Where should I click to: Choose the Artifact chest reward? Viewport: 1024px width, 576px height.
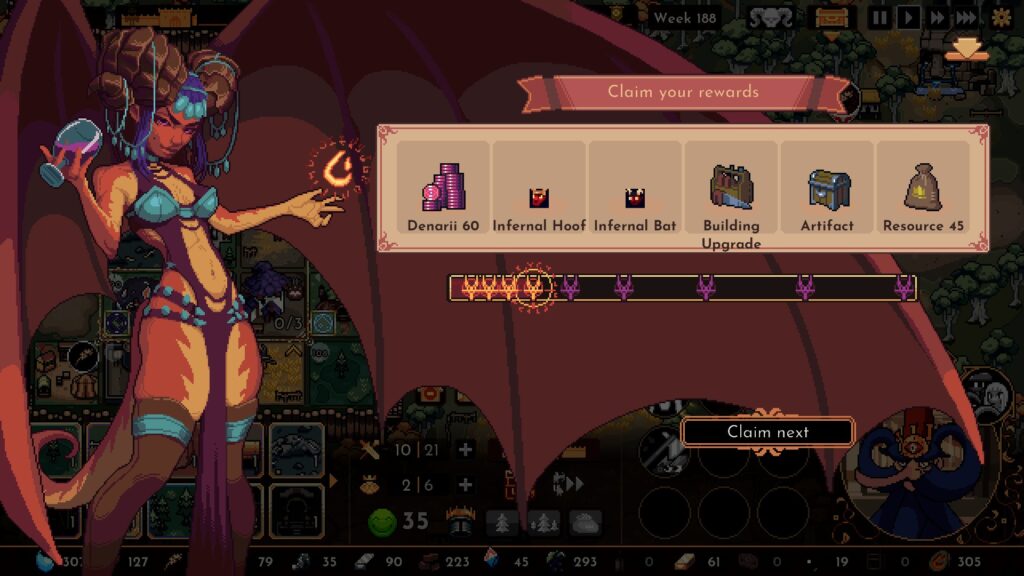coord(828,190)
